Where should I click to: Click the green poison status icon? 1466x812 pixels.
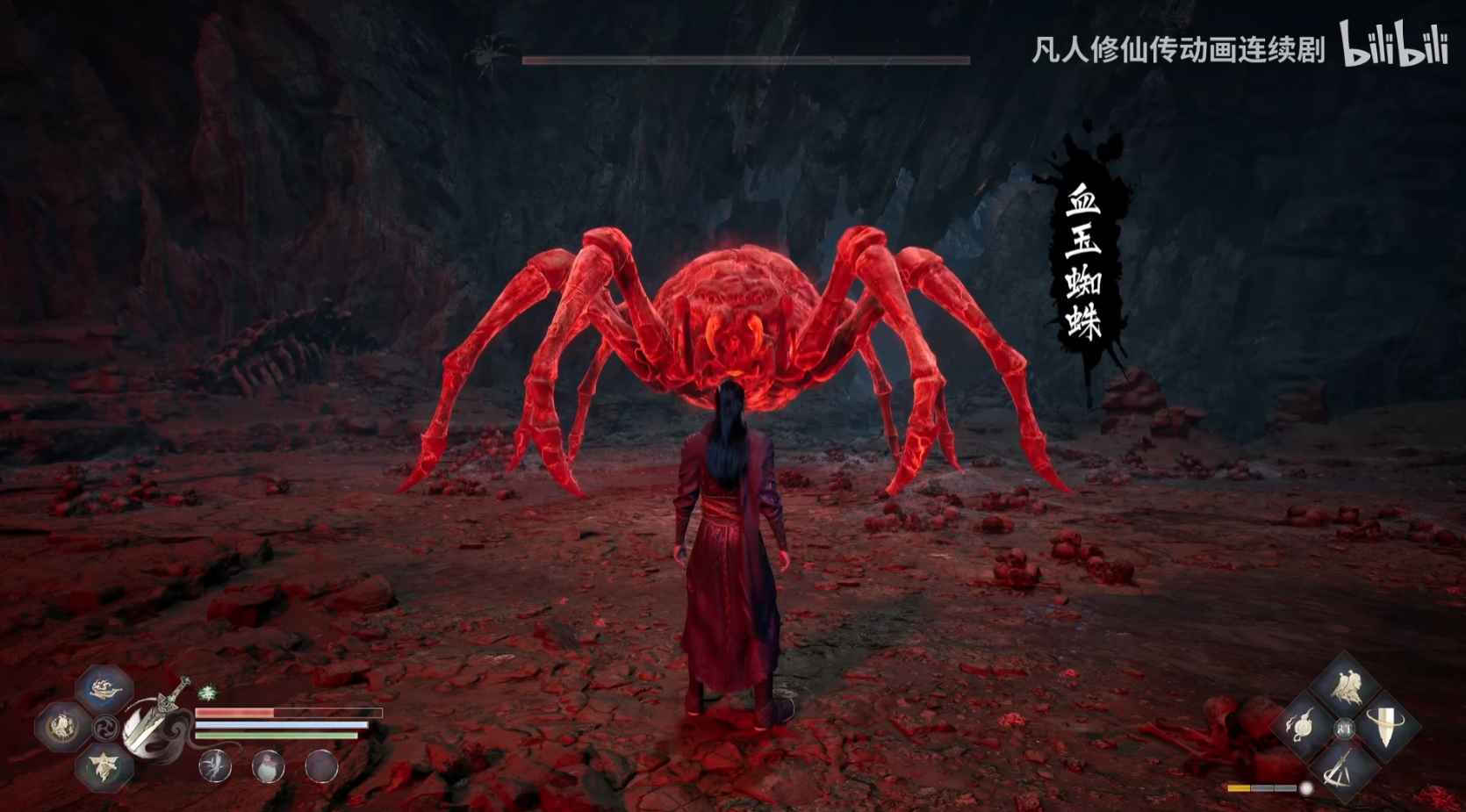pyautogui.click(x=207, y=693)
